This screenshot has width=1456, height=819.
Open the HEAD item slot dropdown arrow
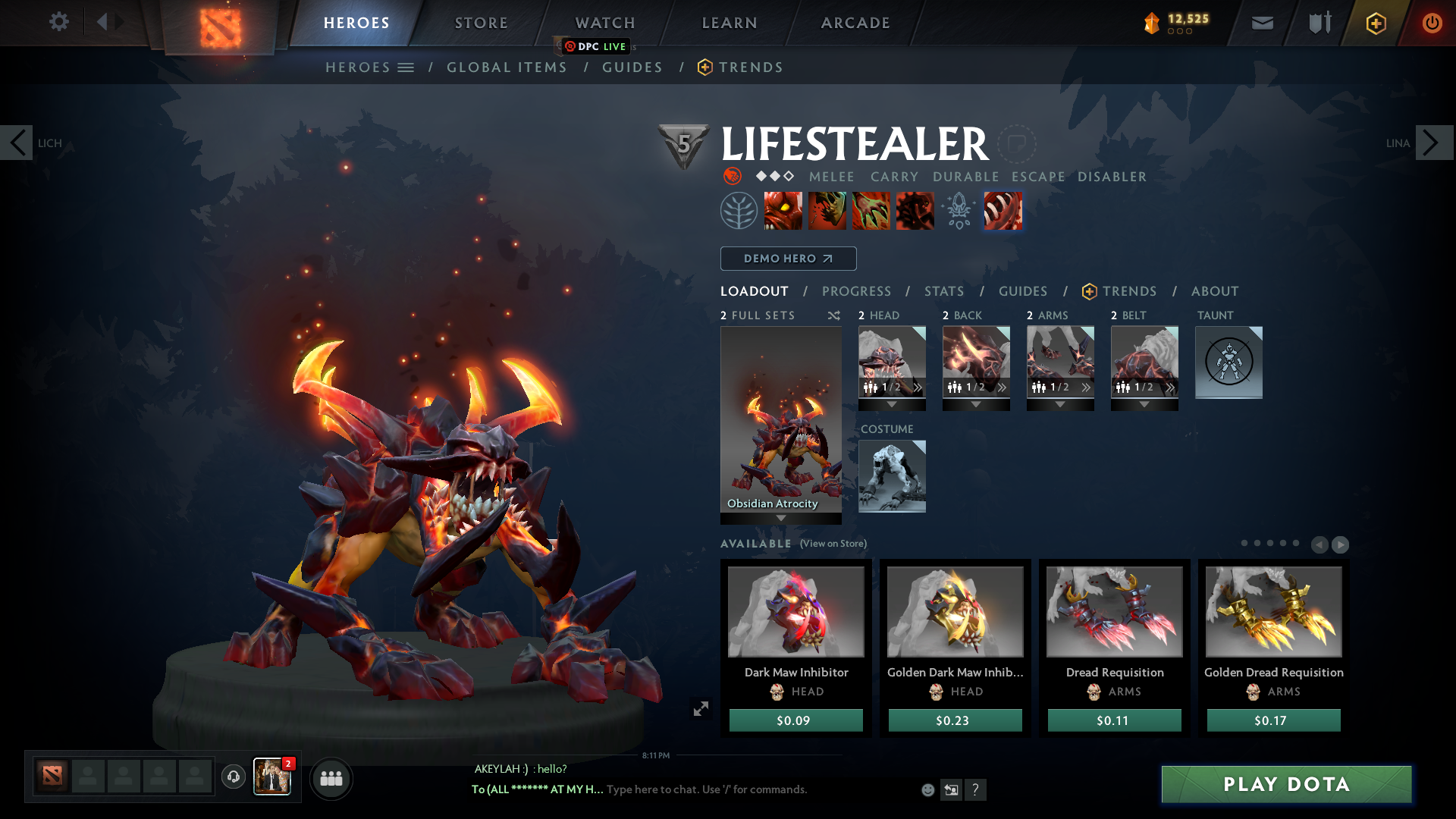tap(893, 405)
